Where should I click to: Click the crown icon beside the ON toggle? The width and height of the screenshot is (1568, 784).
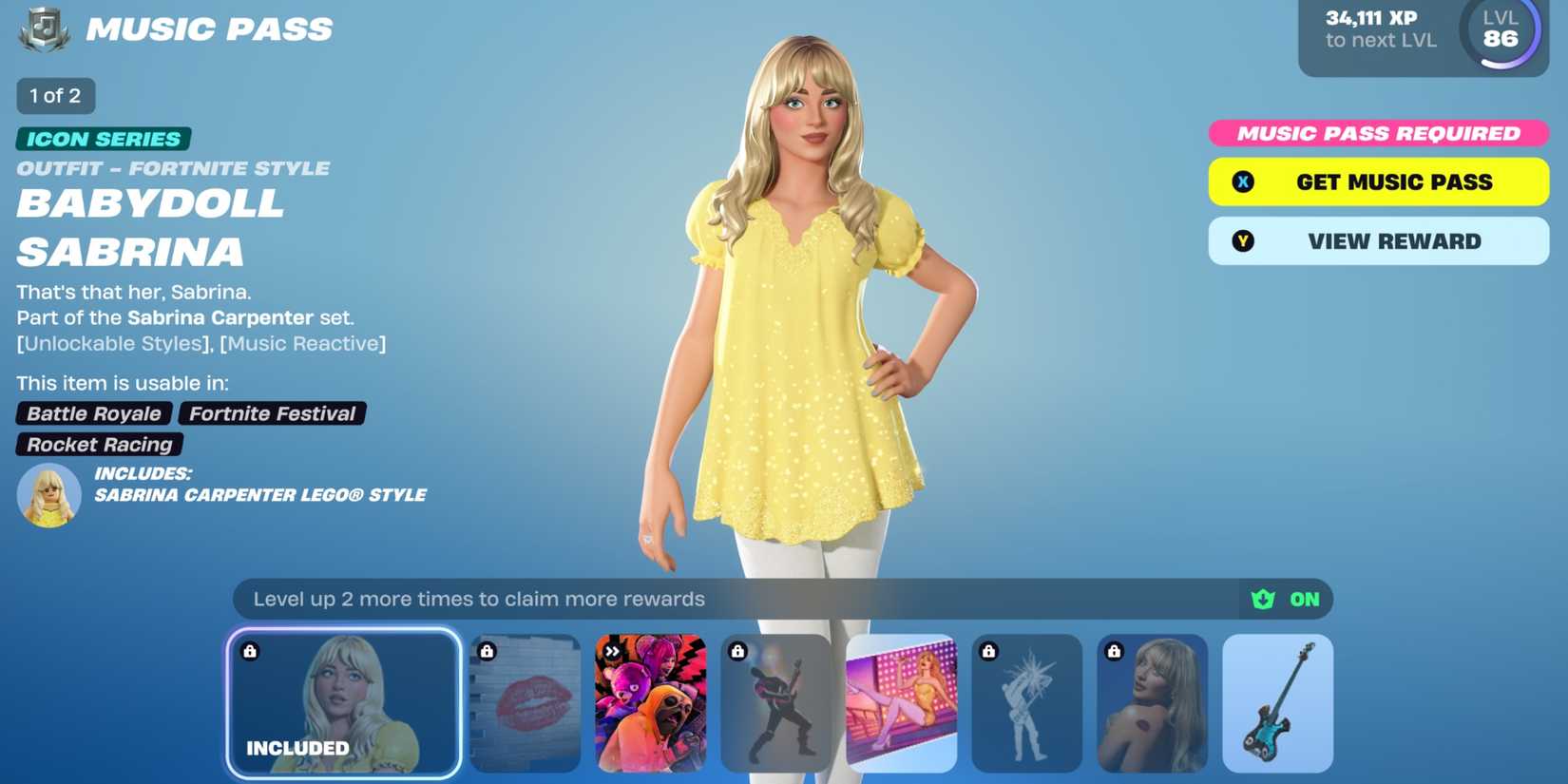[1261, 599]
